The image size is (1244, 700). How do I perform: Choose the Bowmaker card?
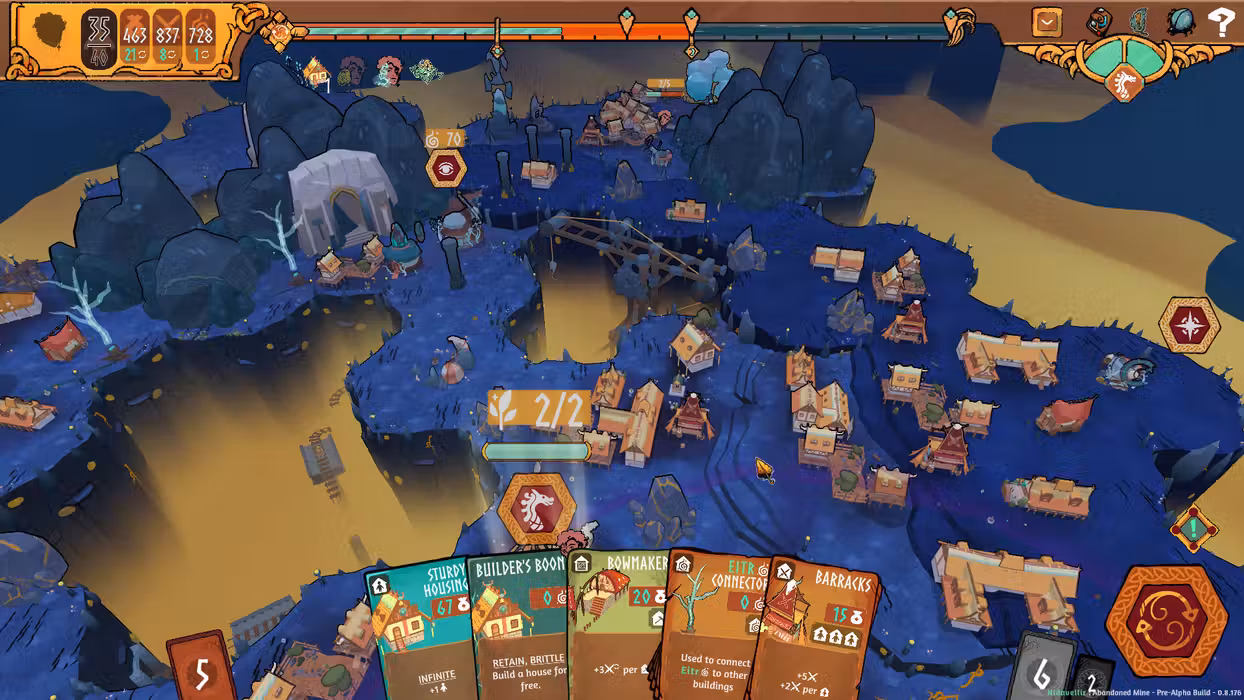point(613,630)
